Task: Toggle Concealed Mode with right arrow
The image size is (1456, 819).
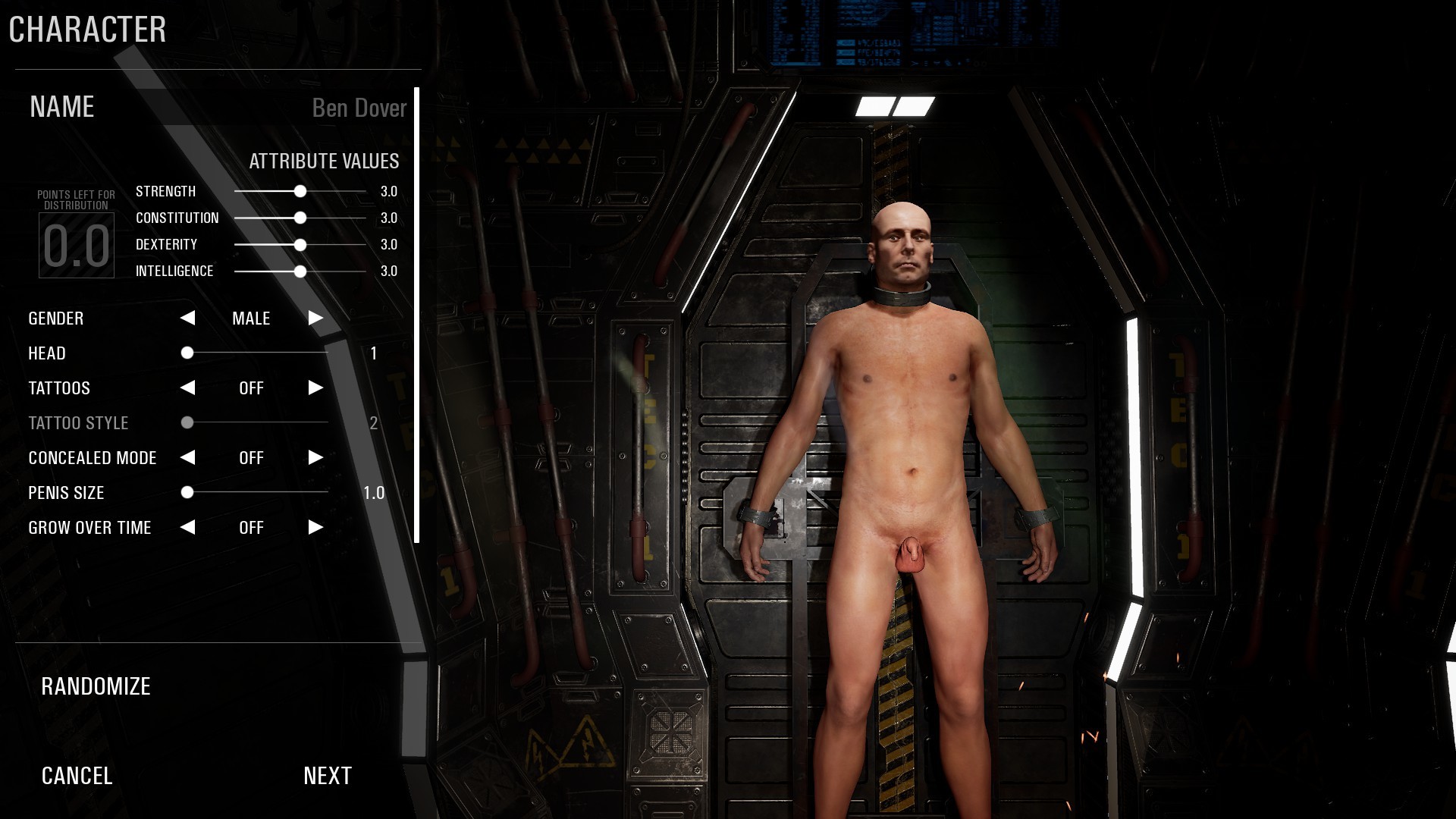Action: point(315,458)
